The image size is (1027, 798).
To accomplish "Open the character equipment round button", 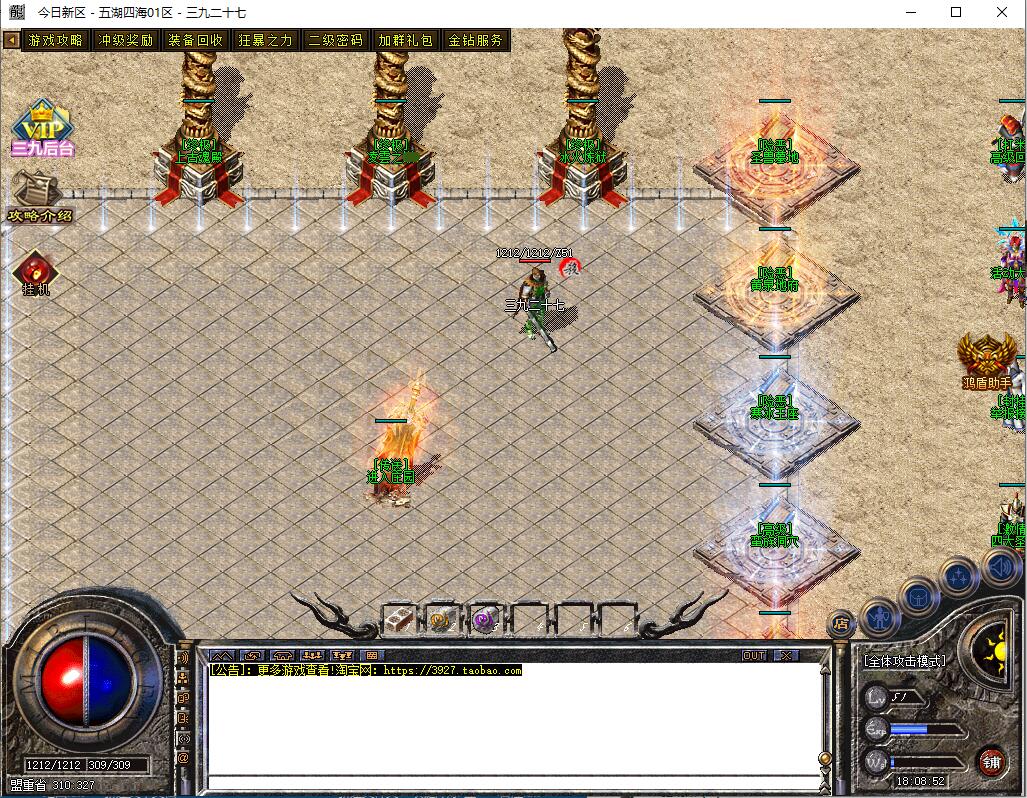I will (880, 618).
